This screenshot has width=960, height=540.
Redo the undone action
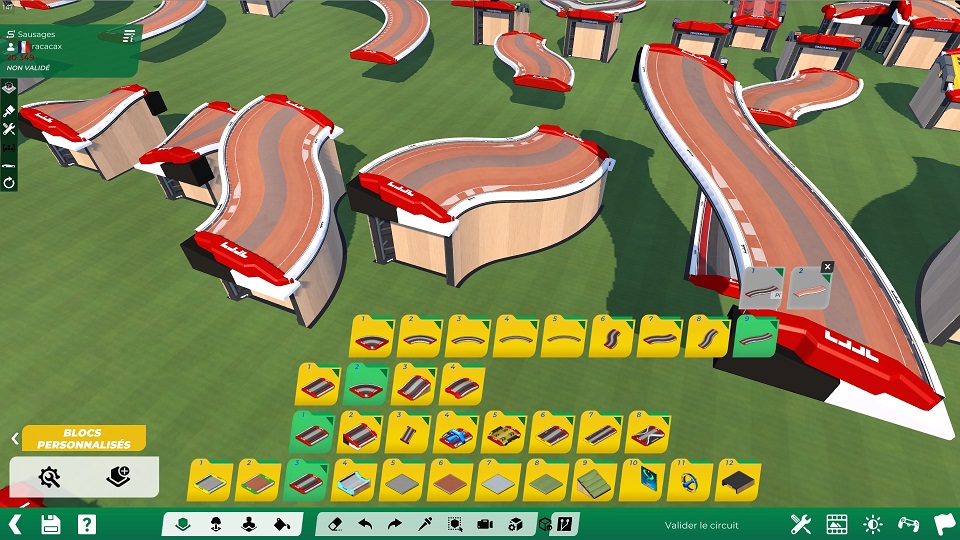click(395, 523)
